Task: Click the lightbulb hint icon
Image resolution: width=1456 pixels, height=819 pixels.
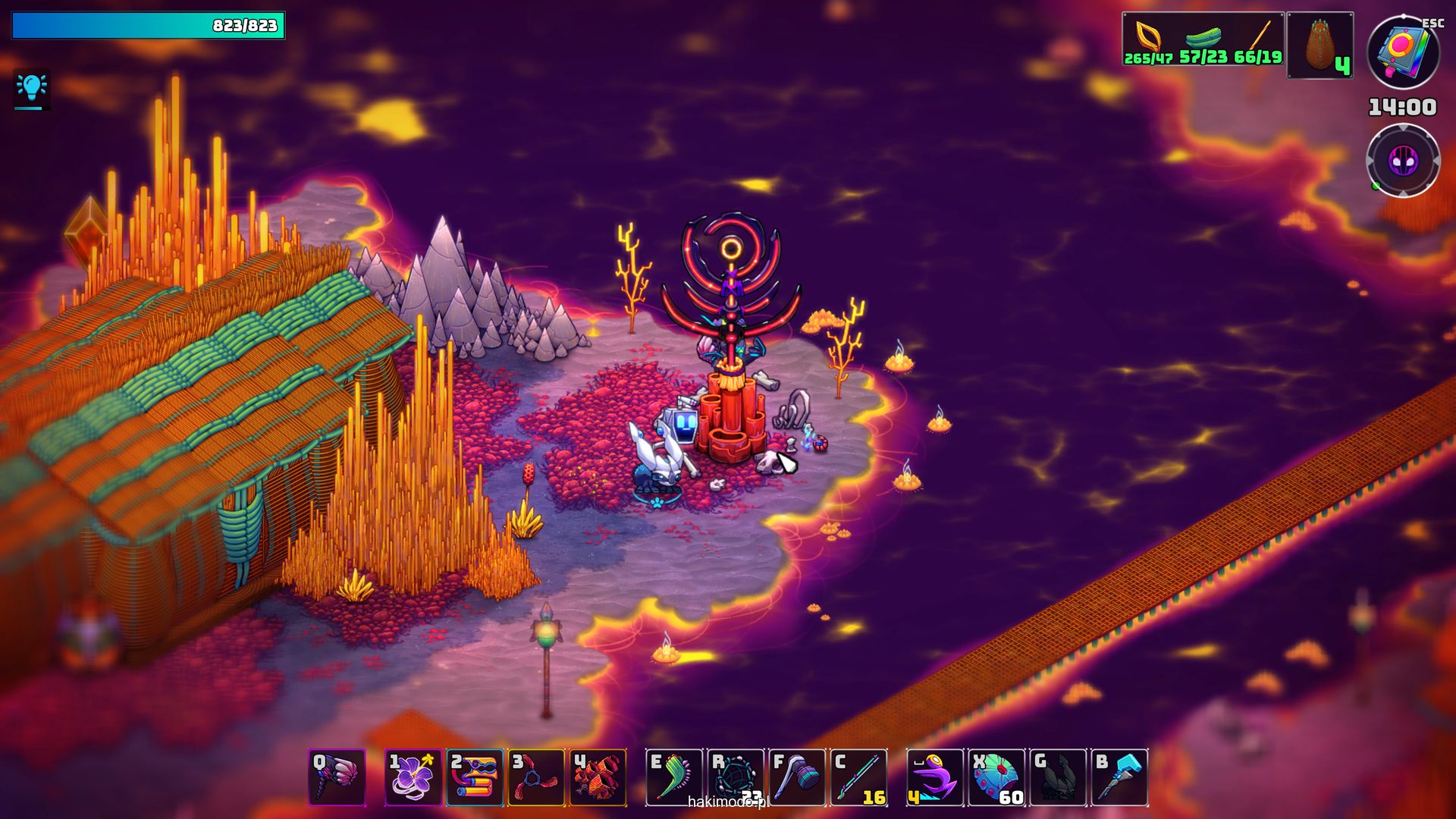Action: point(32,89)
